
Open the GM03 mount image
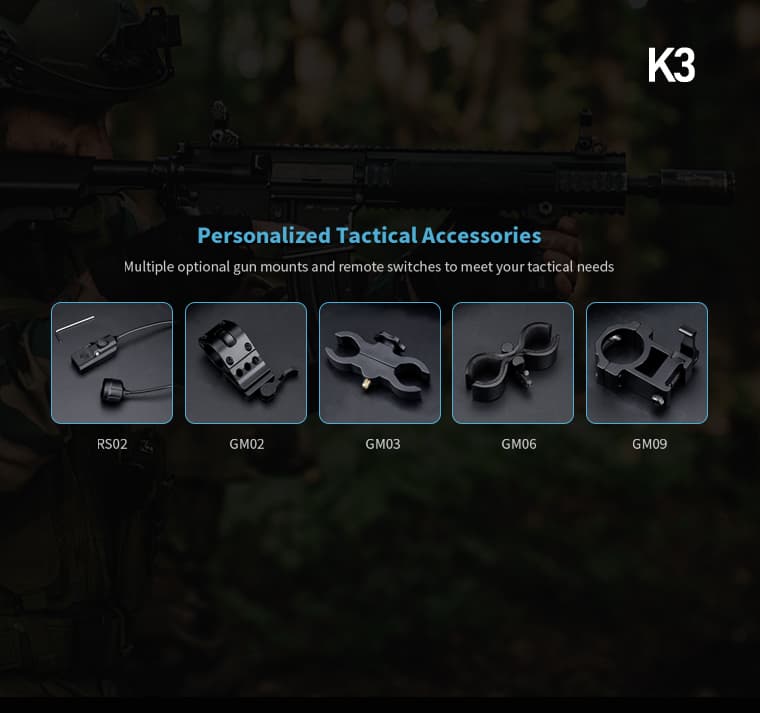point(380,363)
